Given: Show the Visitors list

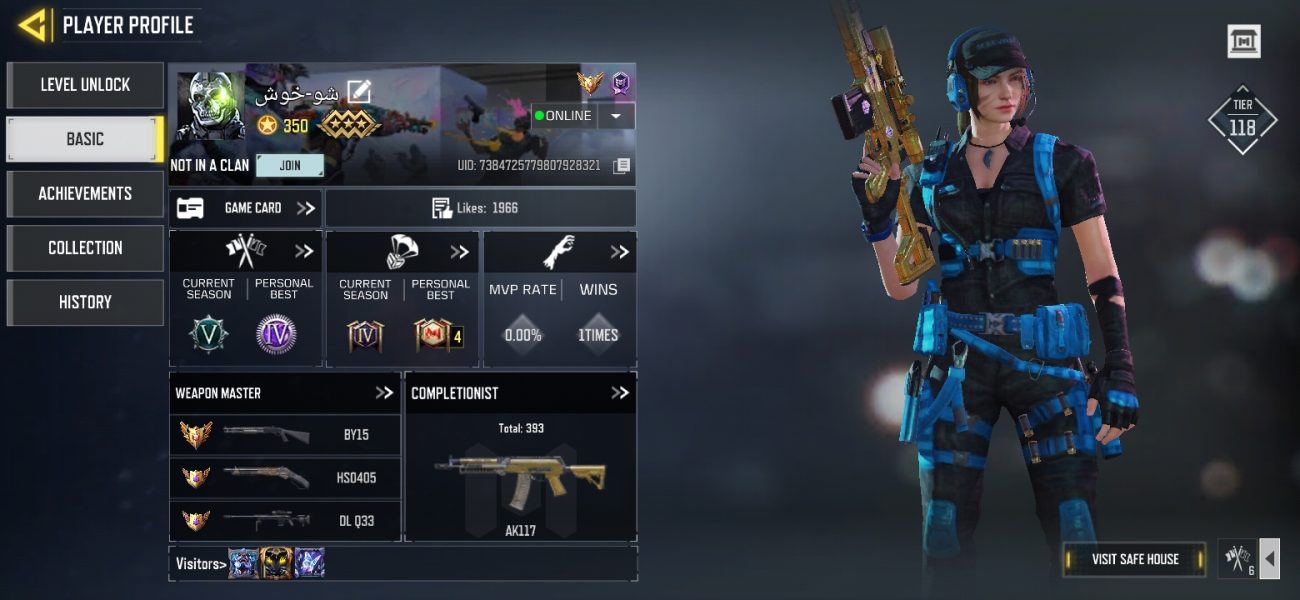Looking at the screenshot, I should pyautogui.click(x=200, y=564).
